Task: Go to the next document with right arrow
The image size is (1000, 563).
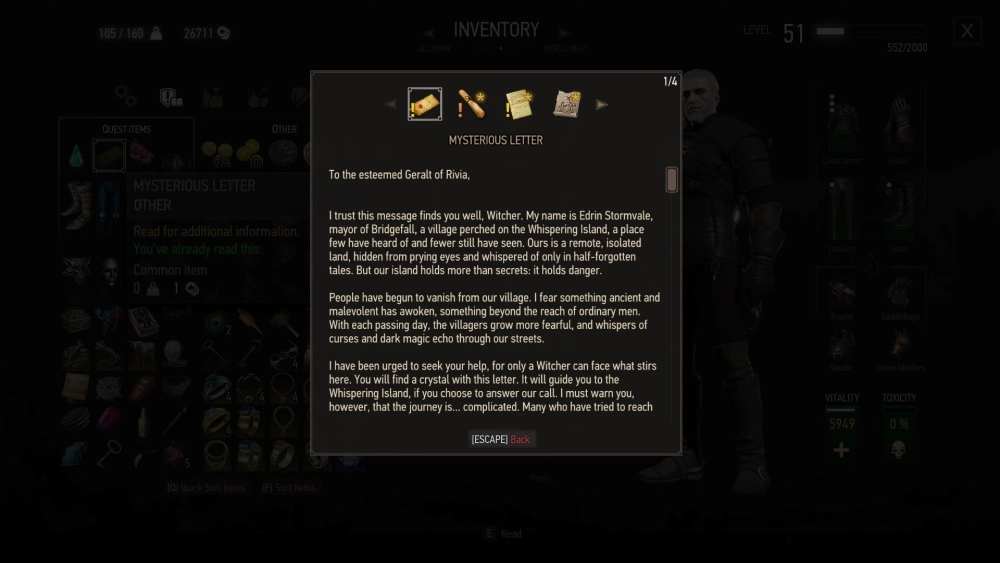Action: [x=602, y=104]
